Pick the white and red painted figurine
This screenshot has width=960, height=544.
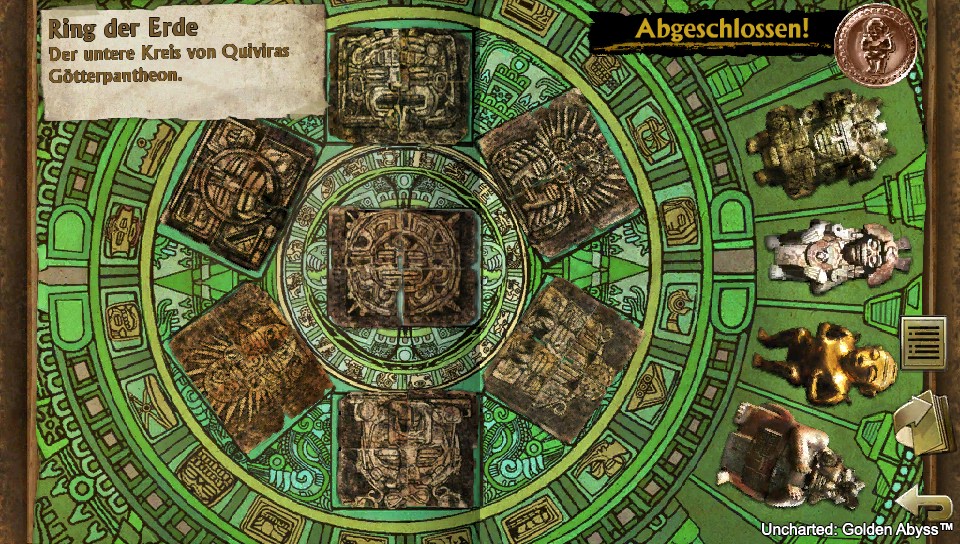pyautogui.click(x=835, y=257)
